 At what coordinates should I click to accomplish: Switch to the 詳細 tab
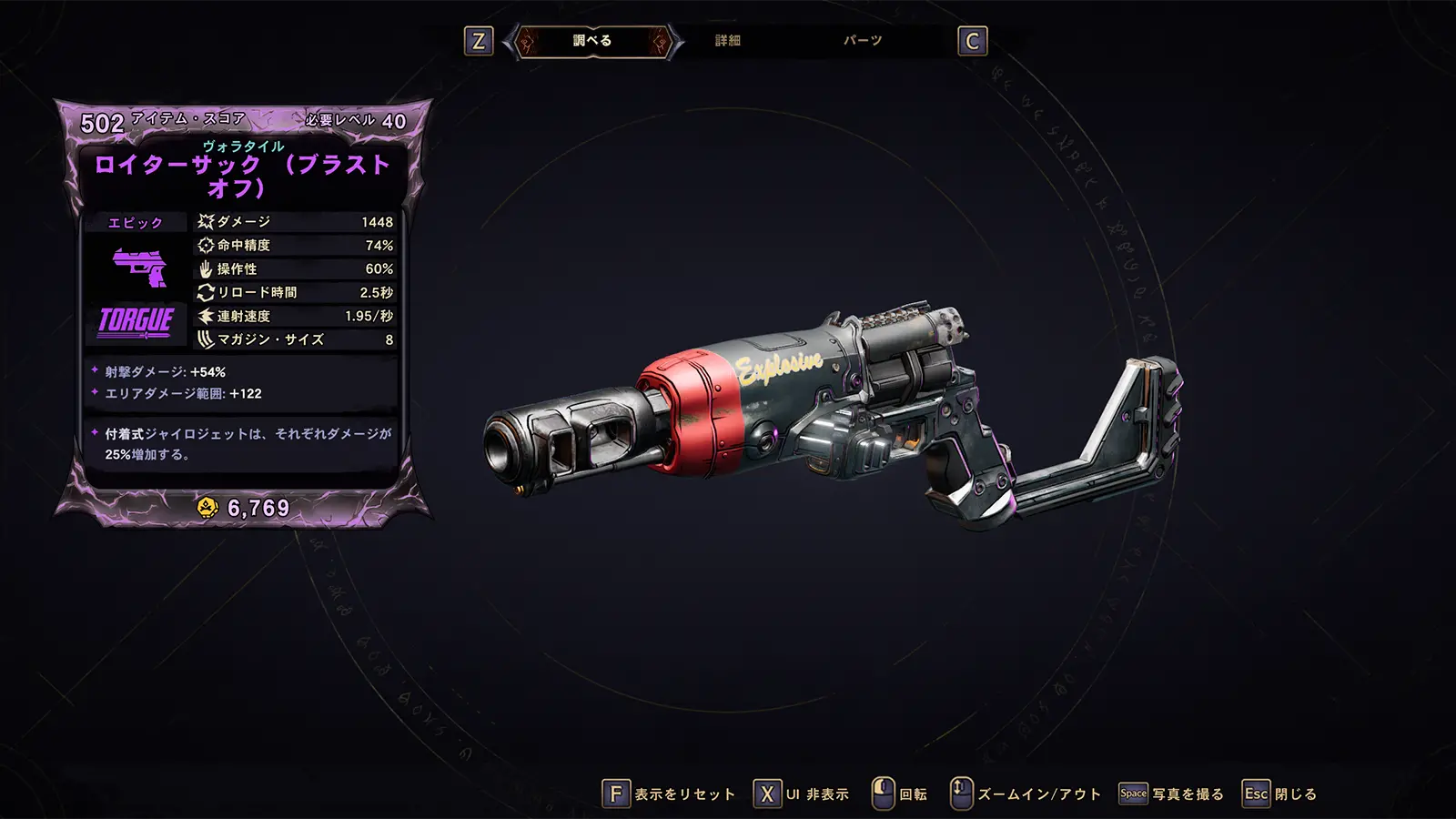[727, 41]
